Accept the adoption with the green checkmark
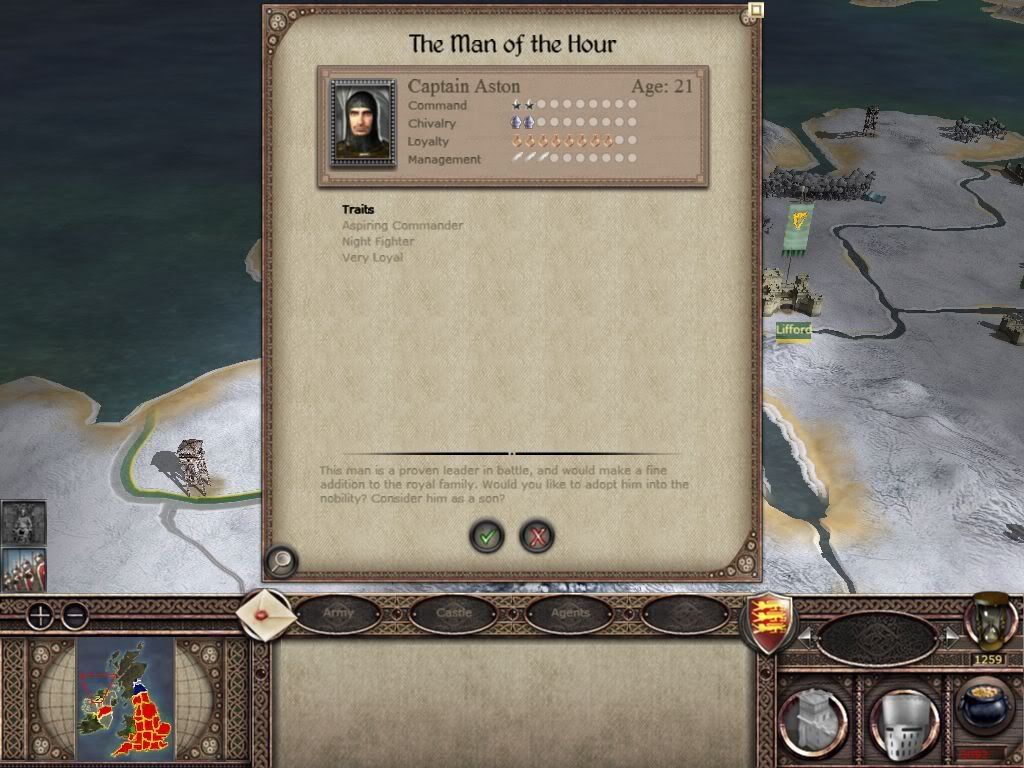The height and width of the screenshot is (768, 1024). pos(487,537)
